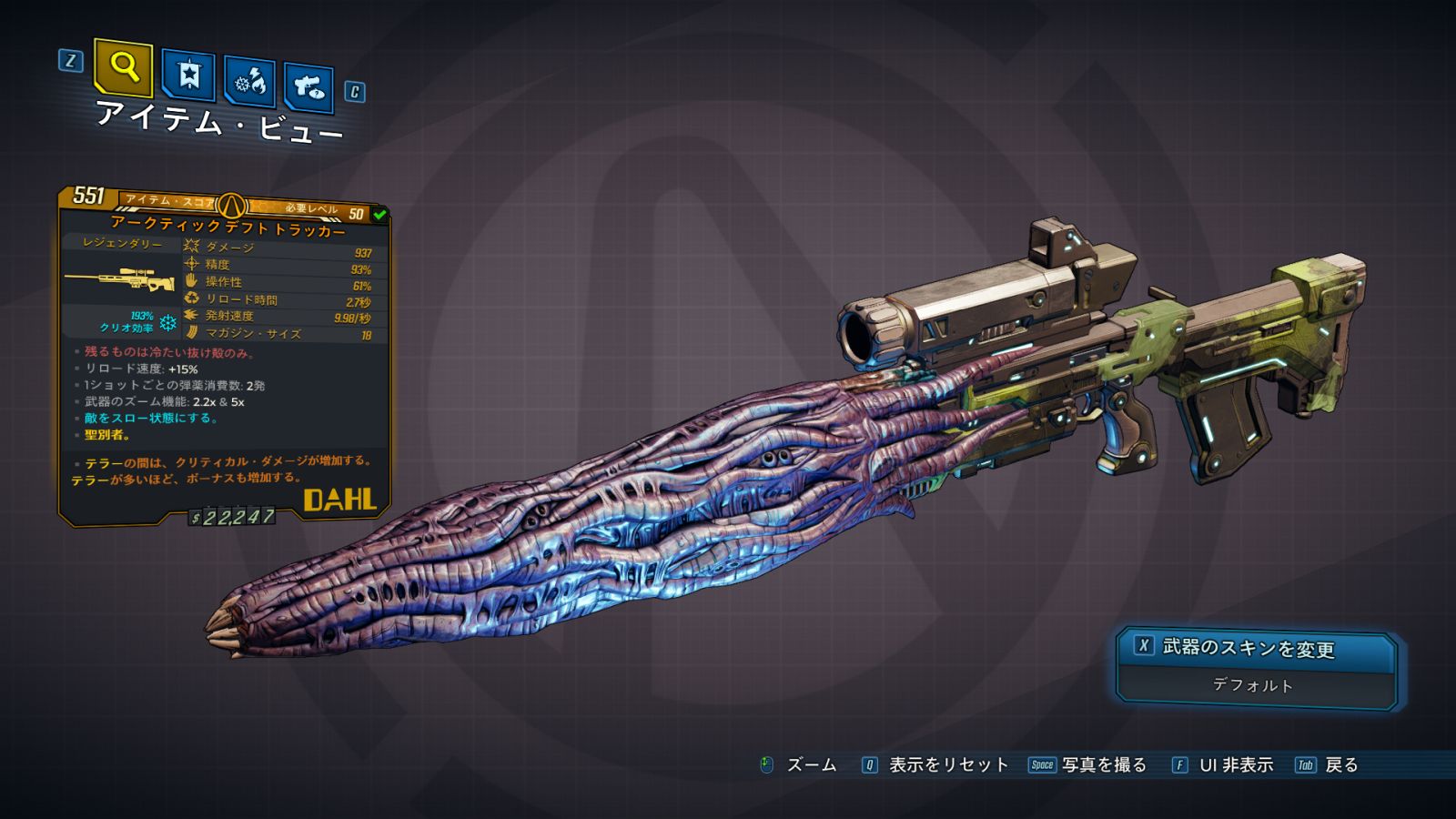Select the magnifying glass item view tab

(123, 67)
